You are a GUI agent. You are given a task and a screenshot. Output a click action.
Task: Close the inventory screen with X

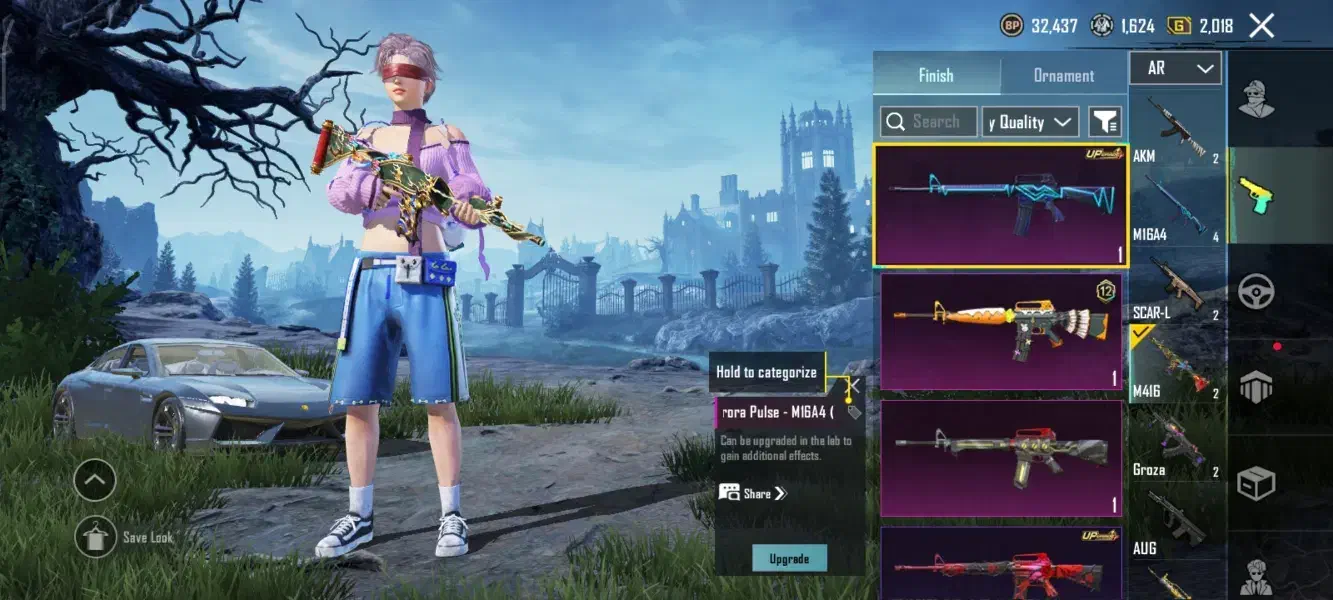[x=1261, y=26]
